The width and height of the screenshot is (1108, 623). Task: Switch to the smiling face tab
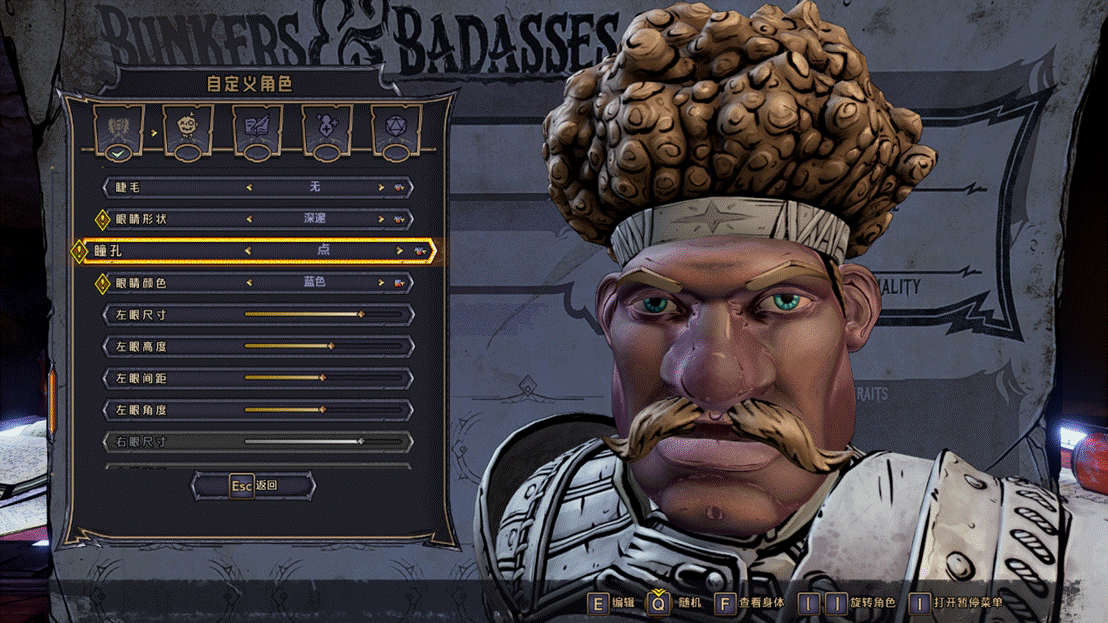[x=188, y=130]
